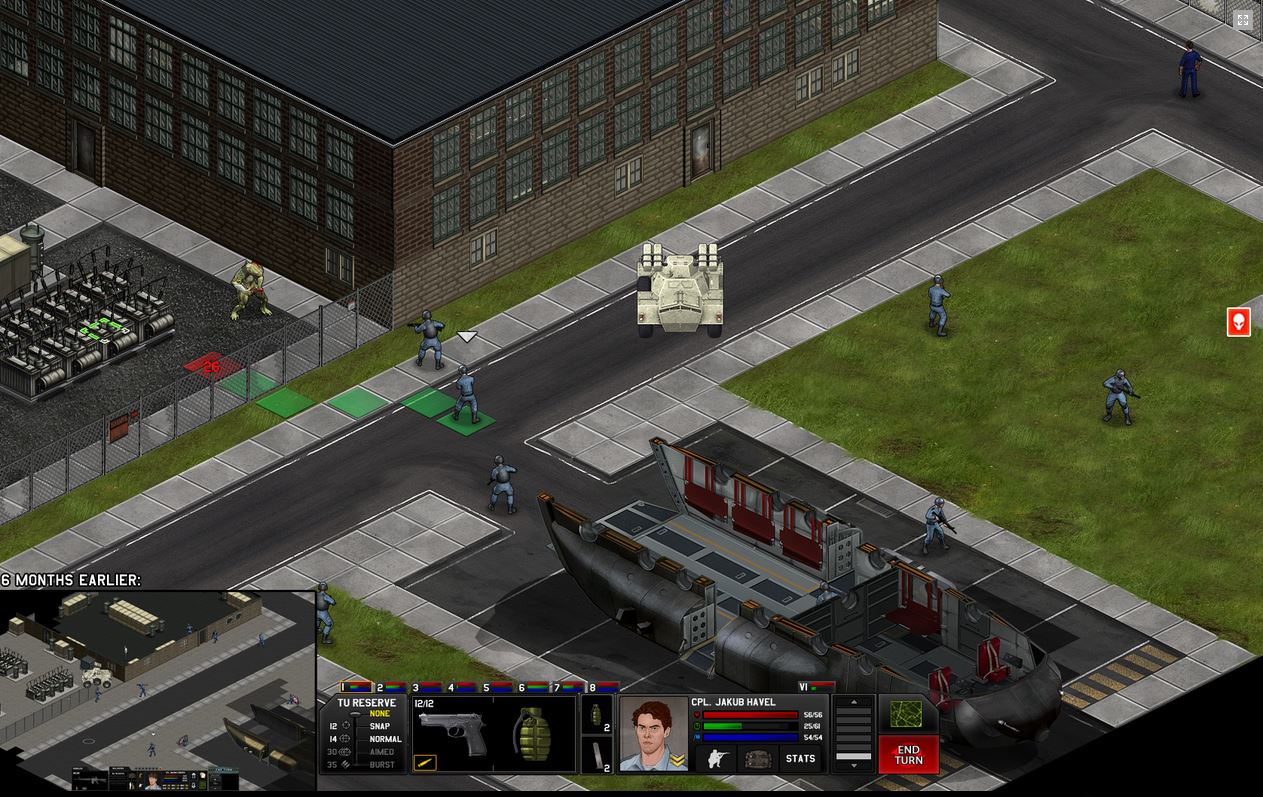The image size is (1263, 797).
Task: Select the hand grenade slot
Action: (x=533, y=735)
